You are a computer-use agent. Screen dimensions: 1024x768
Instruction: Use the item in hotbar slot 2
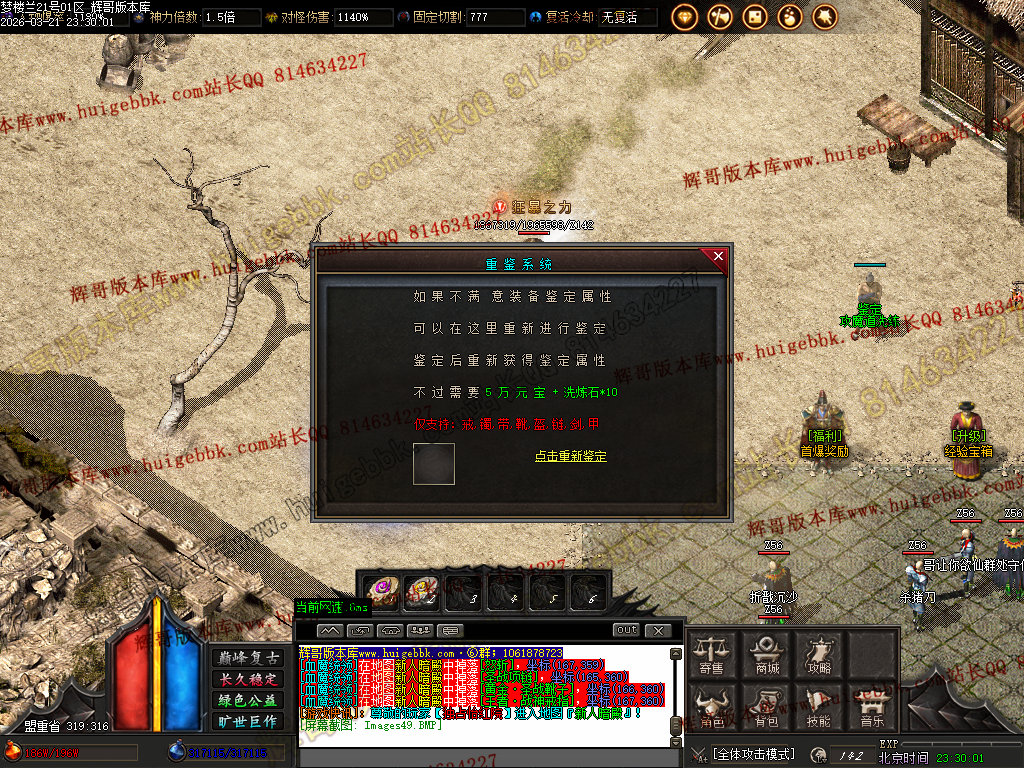[x=421, y=591]
